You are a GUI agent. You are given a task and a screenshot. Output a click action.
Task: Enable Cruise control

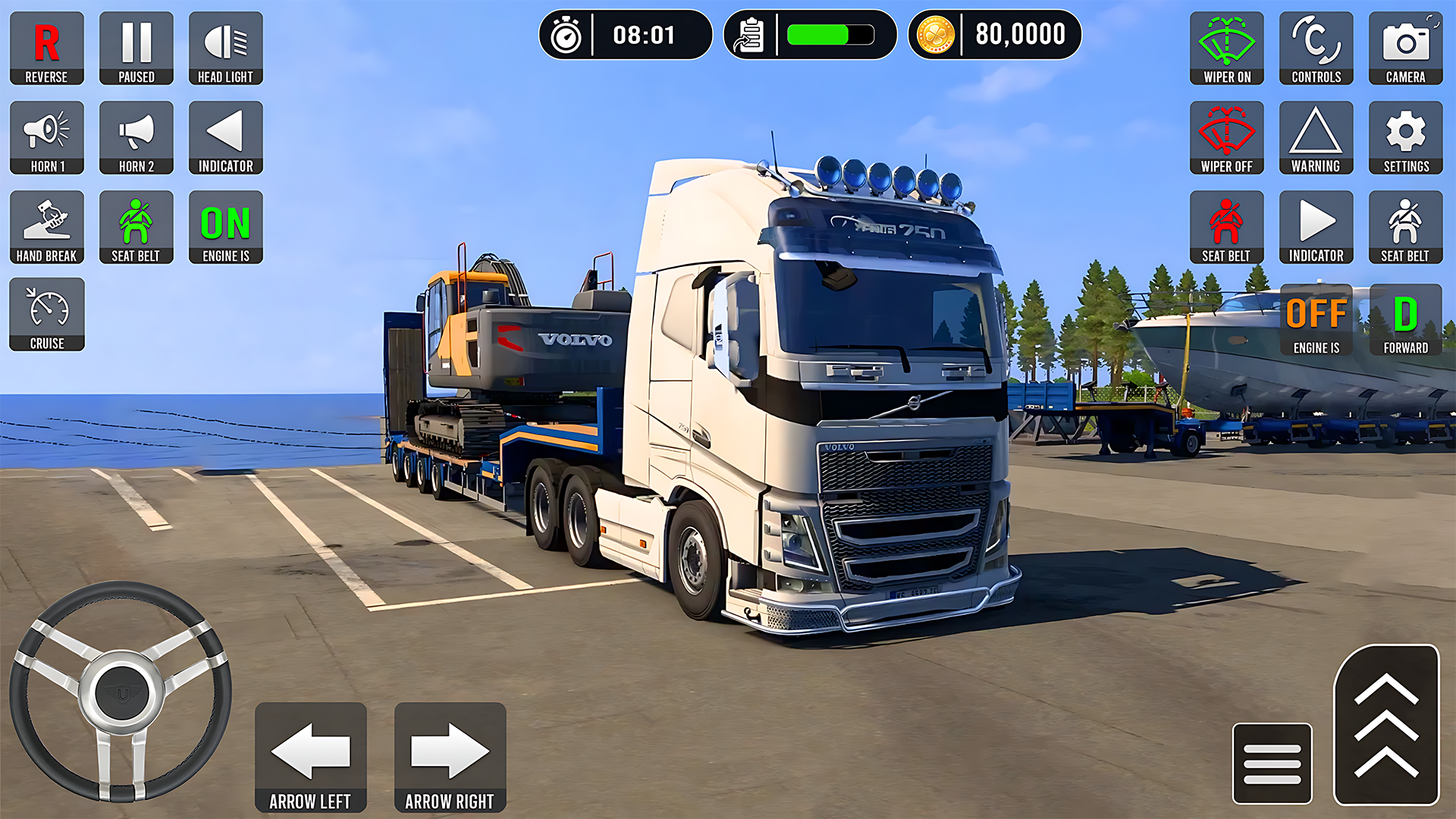pos(46,315)
